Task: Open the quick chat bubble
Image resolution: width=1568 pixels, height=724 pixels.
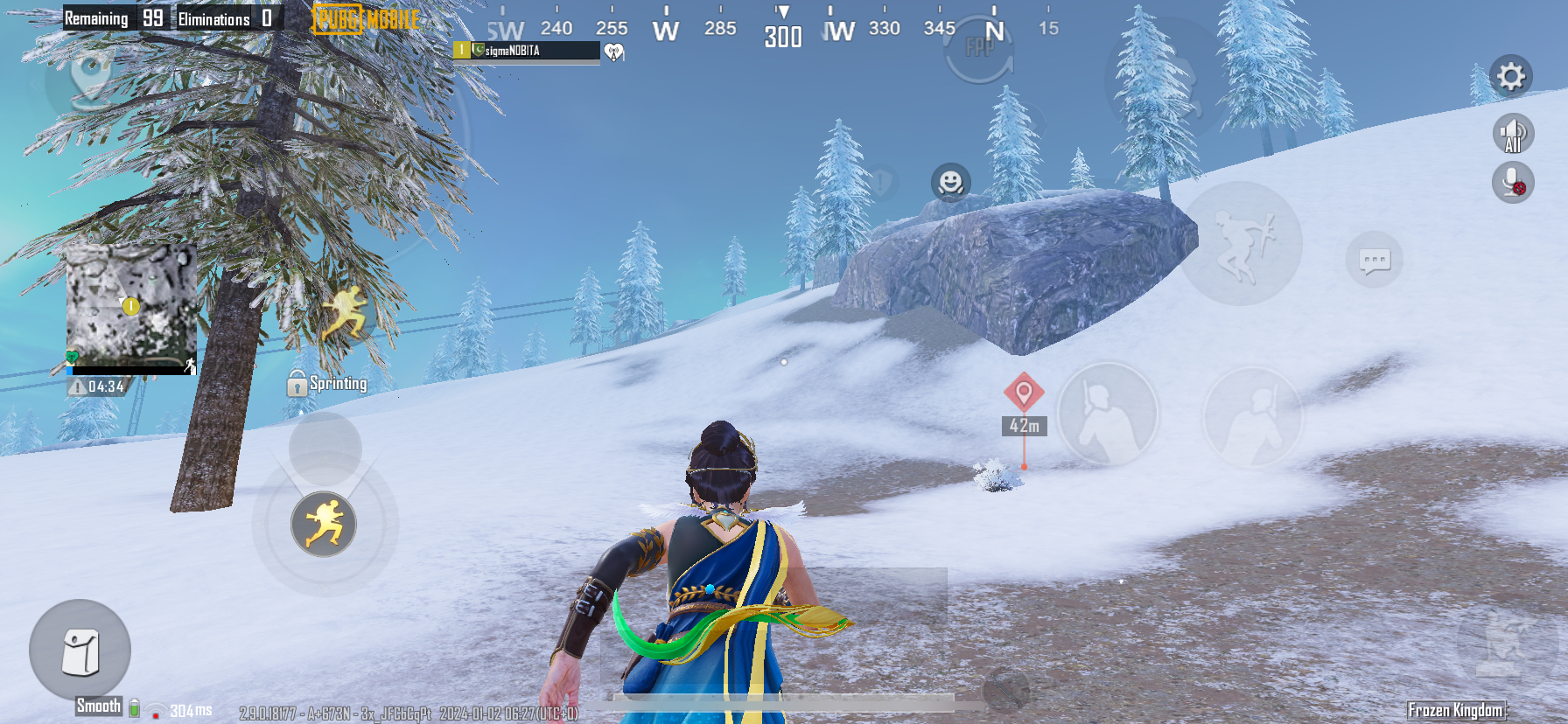Action: 1374,260
